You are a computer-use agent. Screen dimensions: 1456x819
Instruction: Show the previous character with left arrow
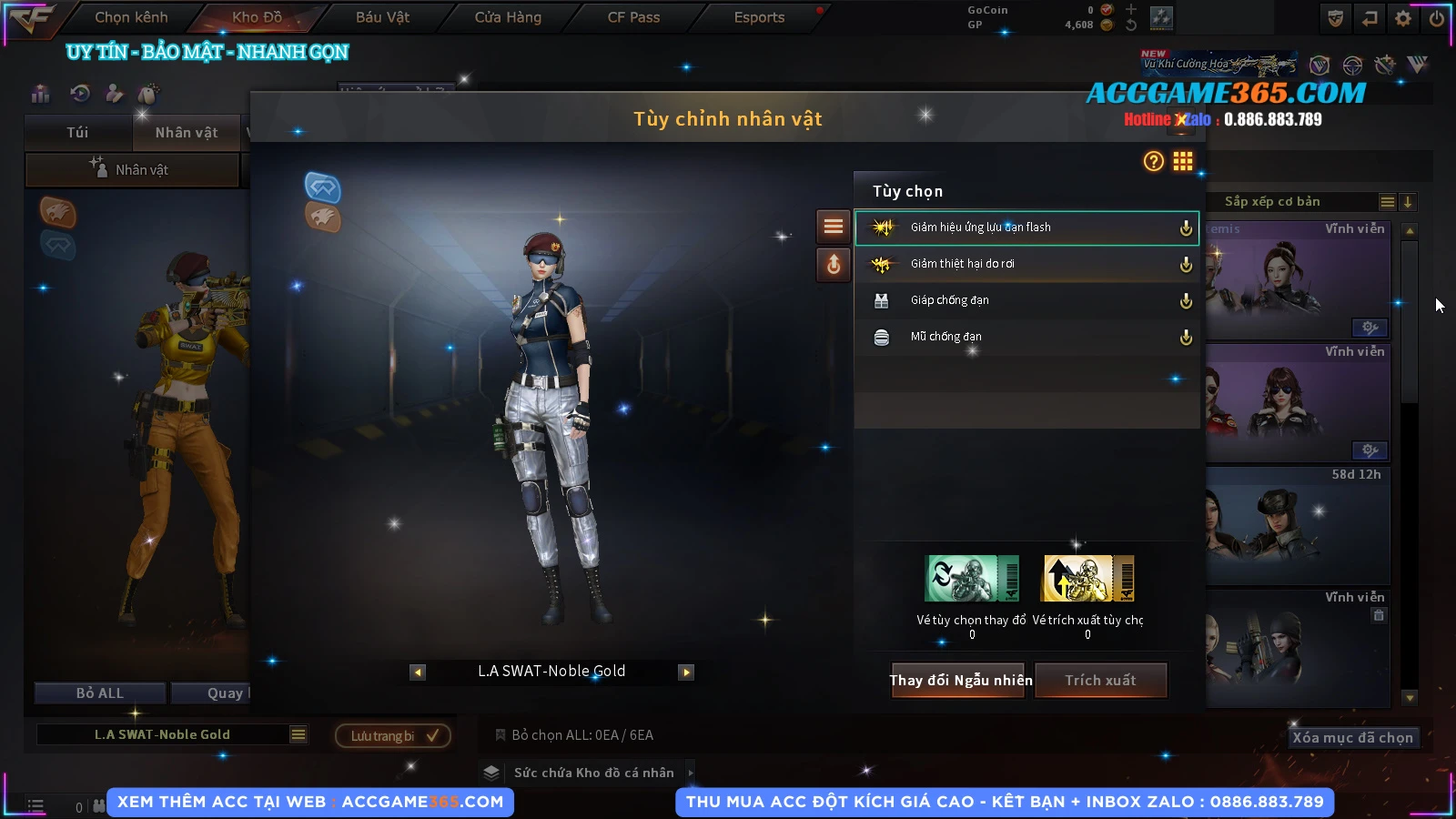pos(418,672)
